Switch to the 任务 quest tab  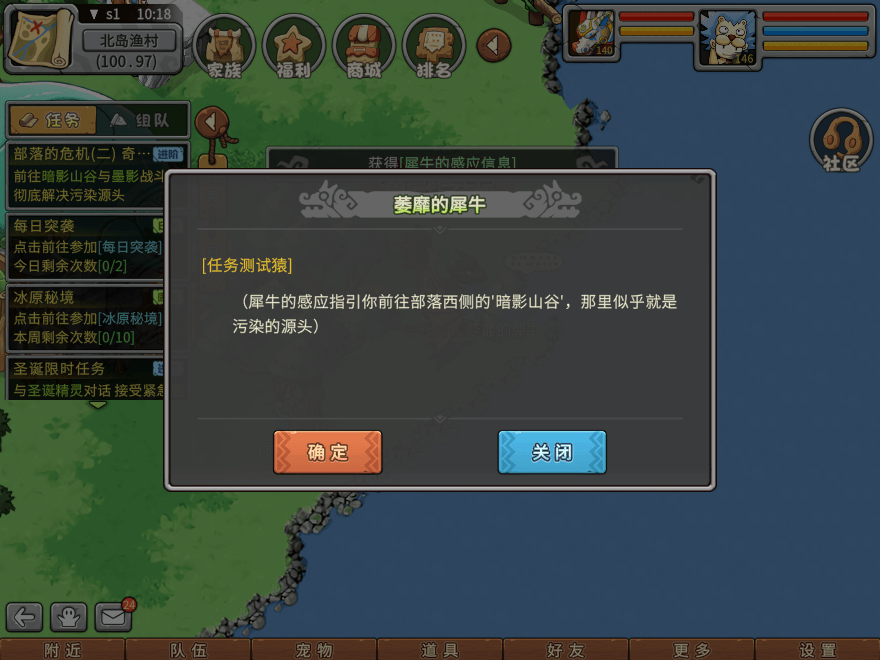tap(52, 120)
